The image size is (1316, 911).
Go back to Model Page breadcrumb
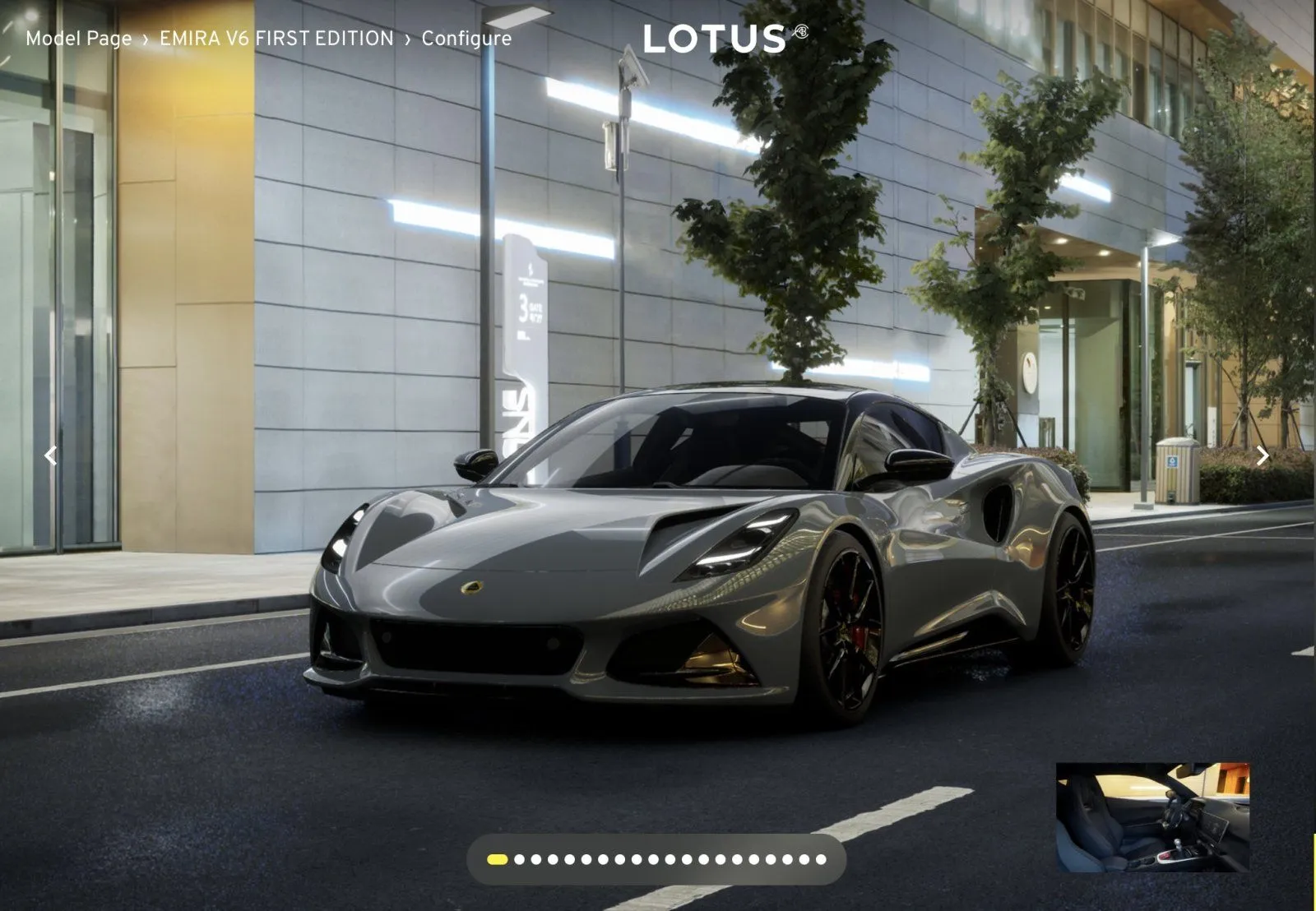pos(78,39)
